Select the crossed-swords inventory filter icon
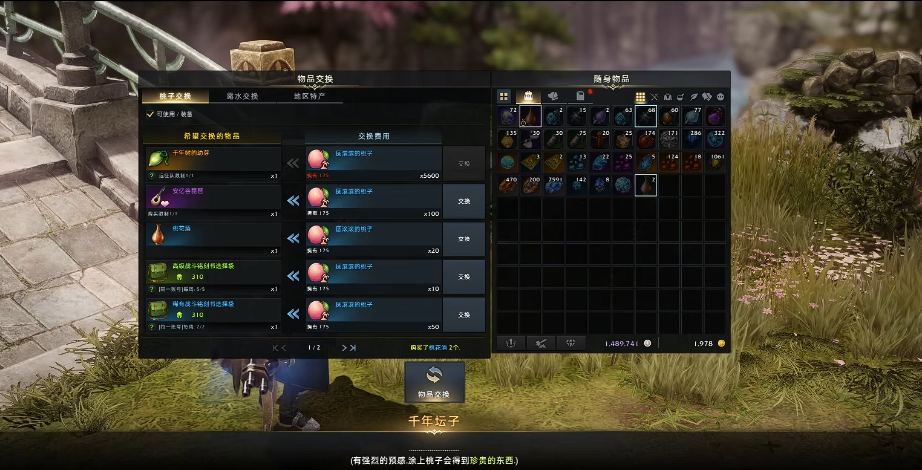This screenshot has height=470, width=922. pyautogui.click(x=654, y=97)
